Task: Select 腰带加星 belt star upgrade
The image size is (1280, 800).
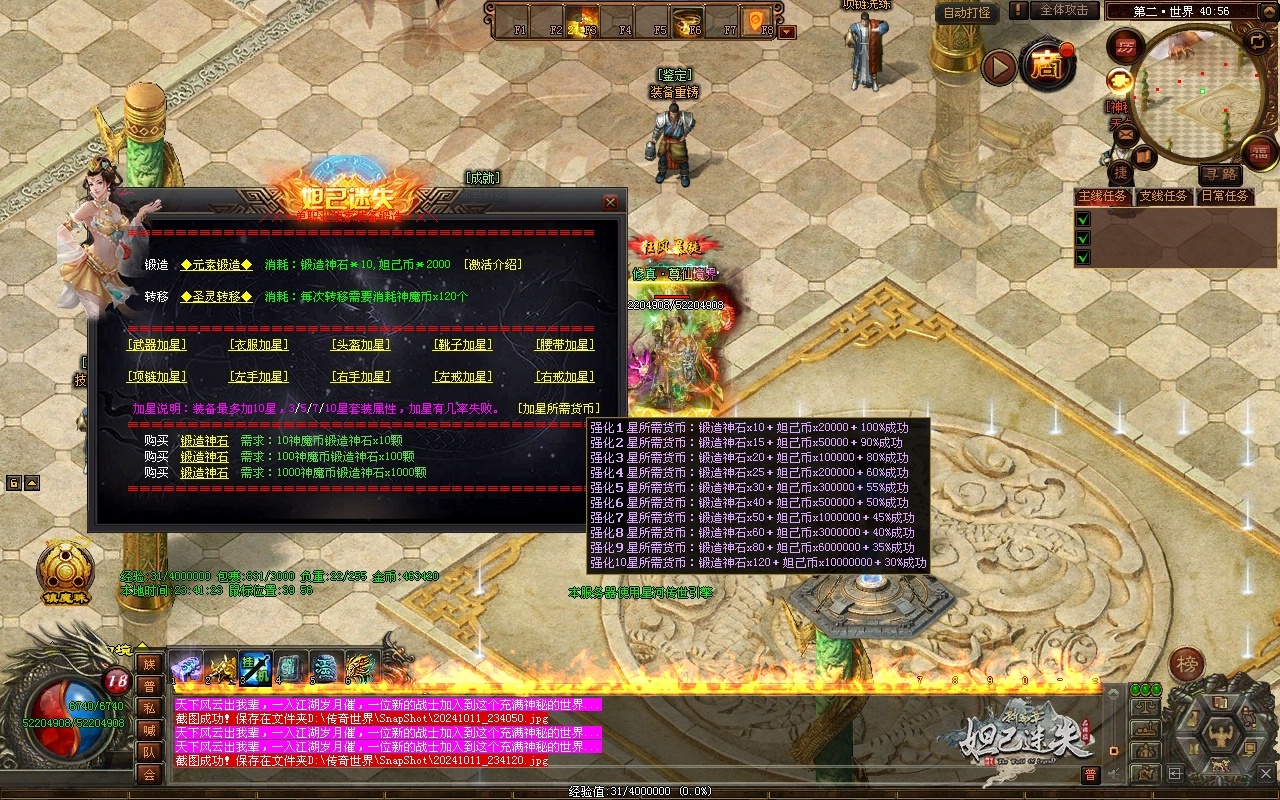Action: (565, 345)
